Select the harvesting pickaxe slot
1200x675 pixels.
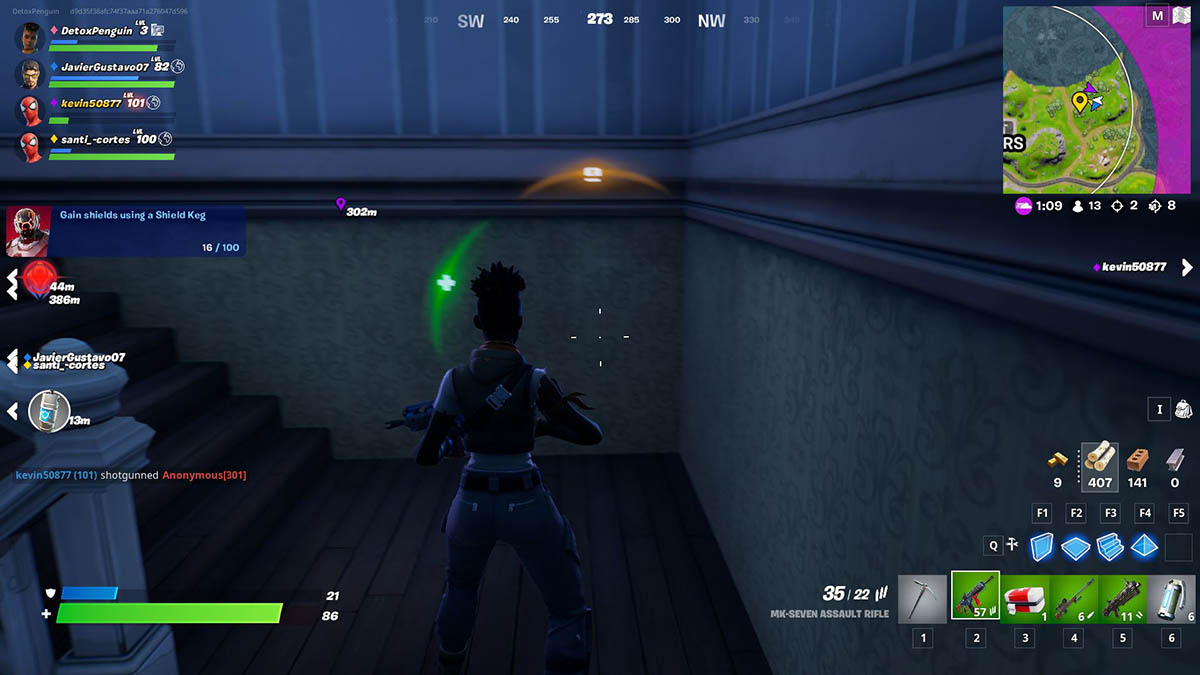point(922,598)
